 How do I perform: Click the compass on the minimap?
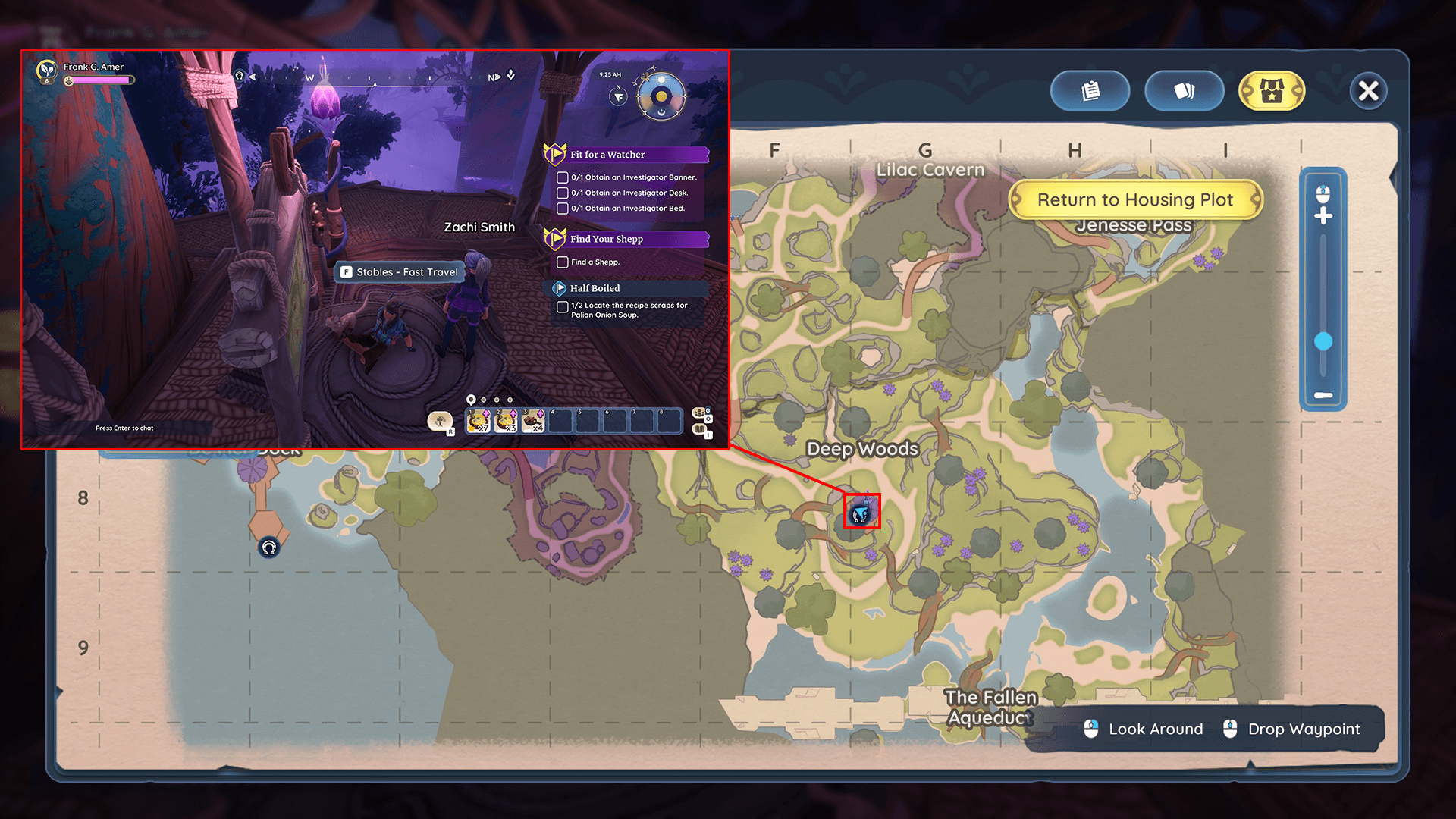click(617, 97)
